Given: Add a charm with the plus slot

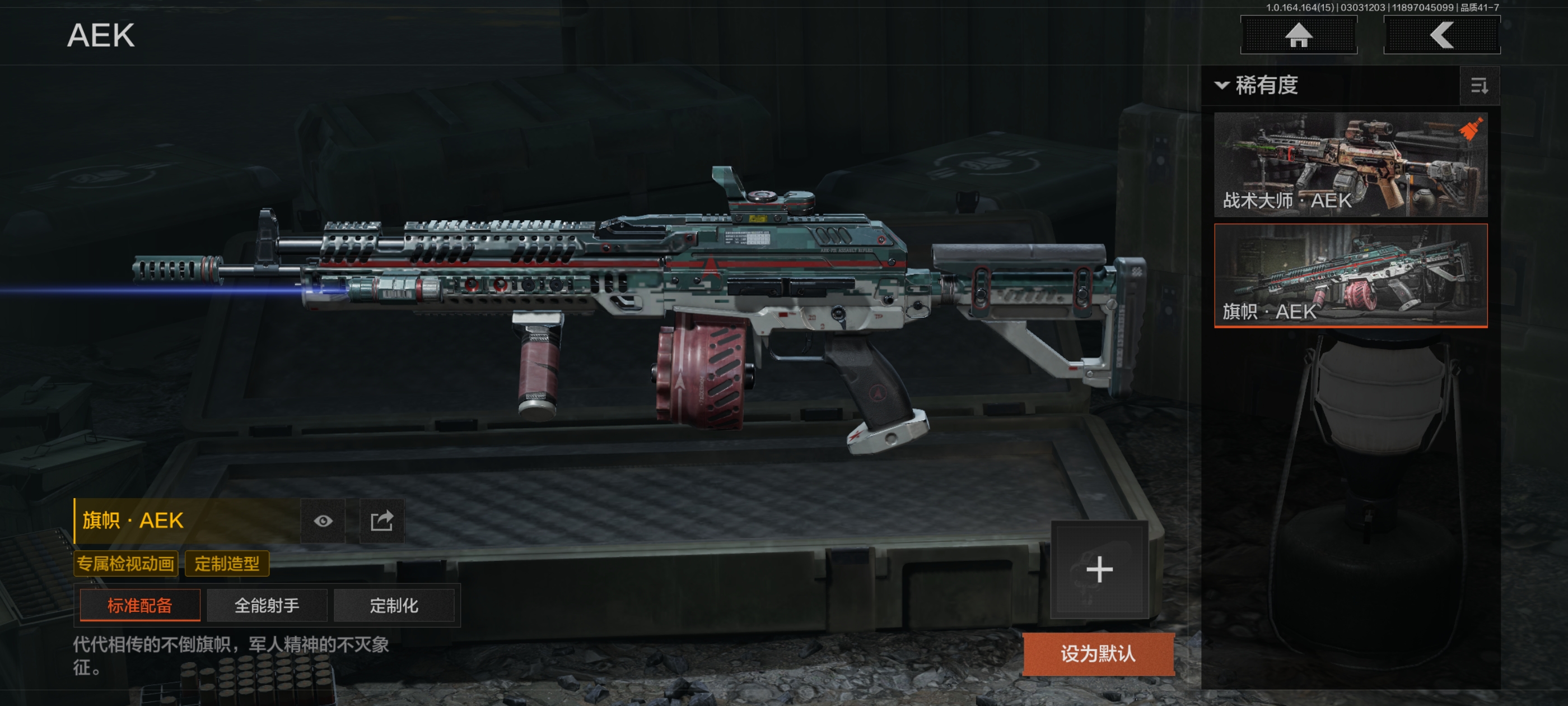Looking at the screenshot, I should (1099, 569).
